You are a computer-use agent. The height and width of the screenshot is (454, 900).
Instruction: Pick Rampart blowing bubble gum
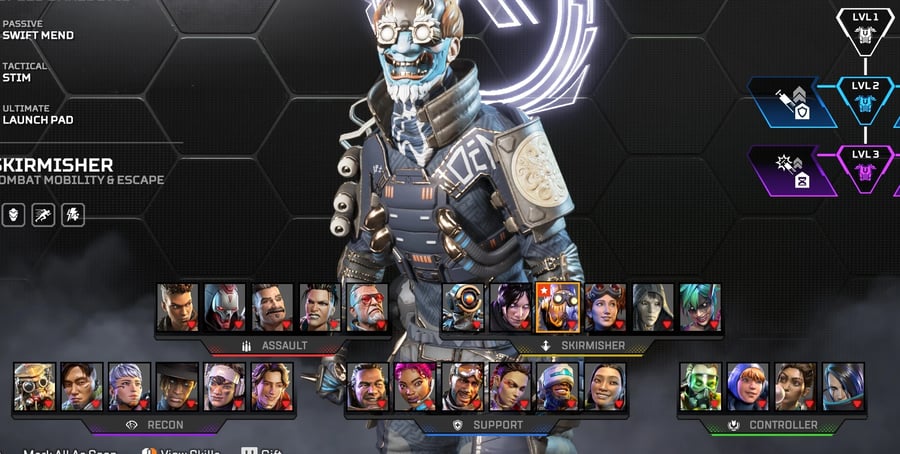point(795,386)
